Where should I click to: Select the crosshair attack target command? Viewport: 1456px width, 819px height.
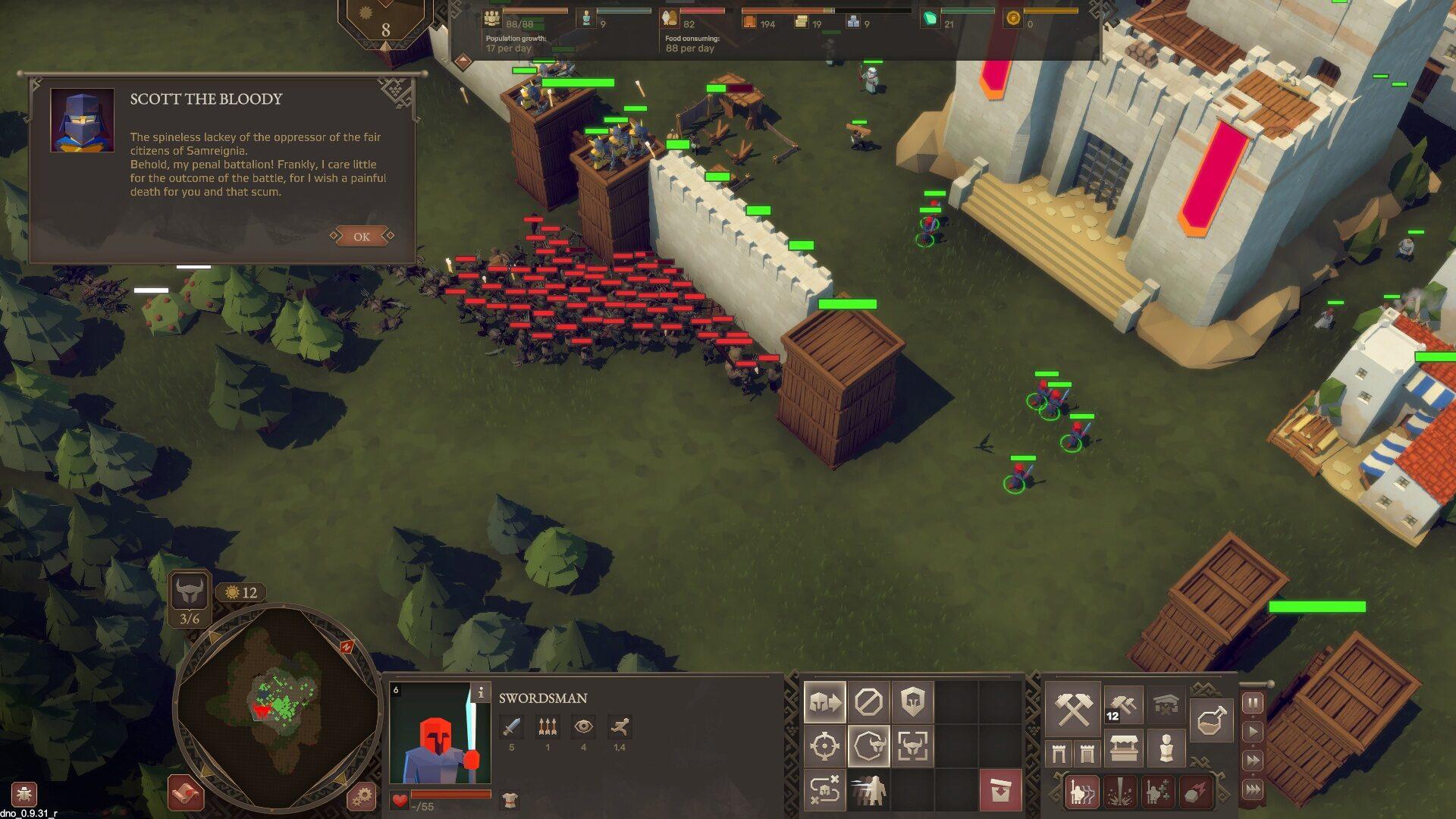pyautogui.click(x=824, y=746)
